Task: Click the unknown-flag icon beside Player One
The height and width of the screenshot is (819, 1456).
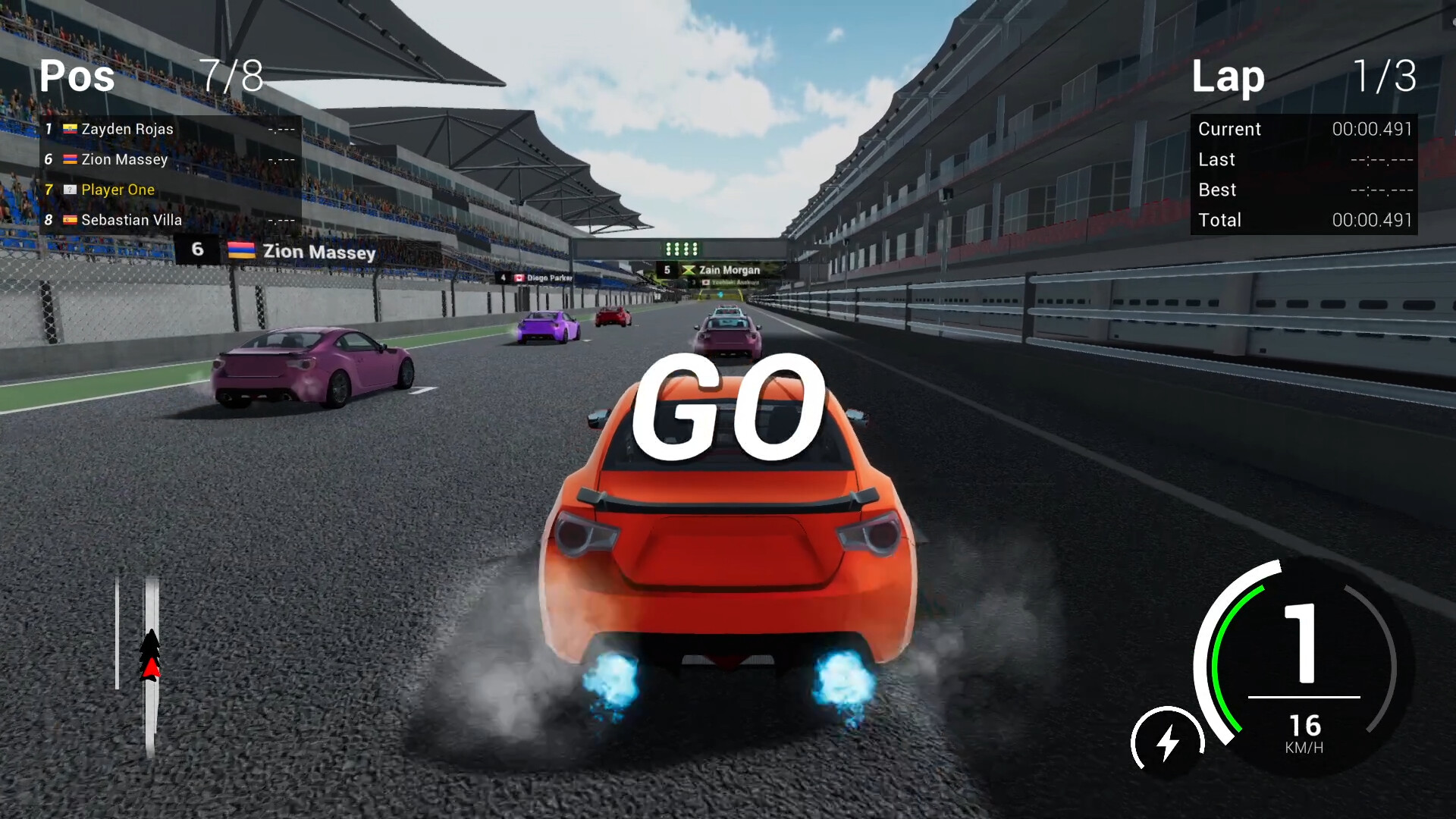Action: point(71,190)
